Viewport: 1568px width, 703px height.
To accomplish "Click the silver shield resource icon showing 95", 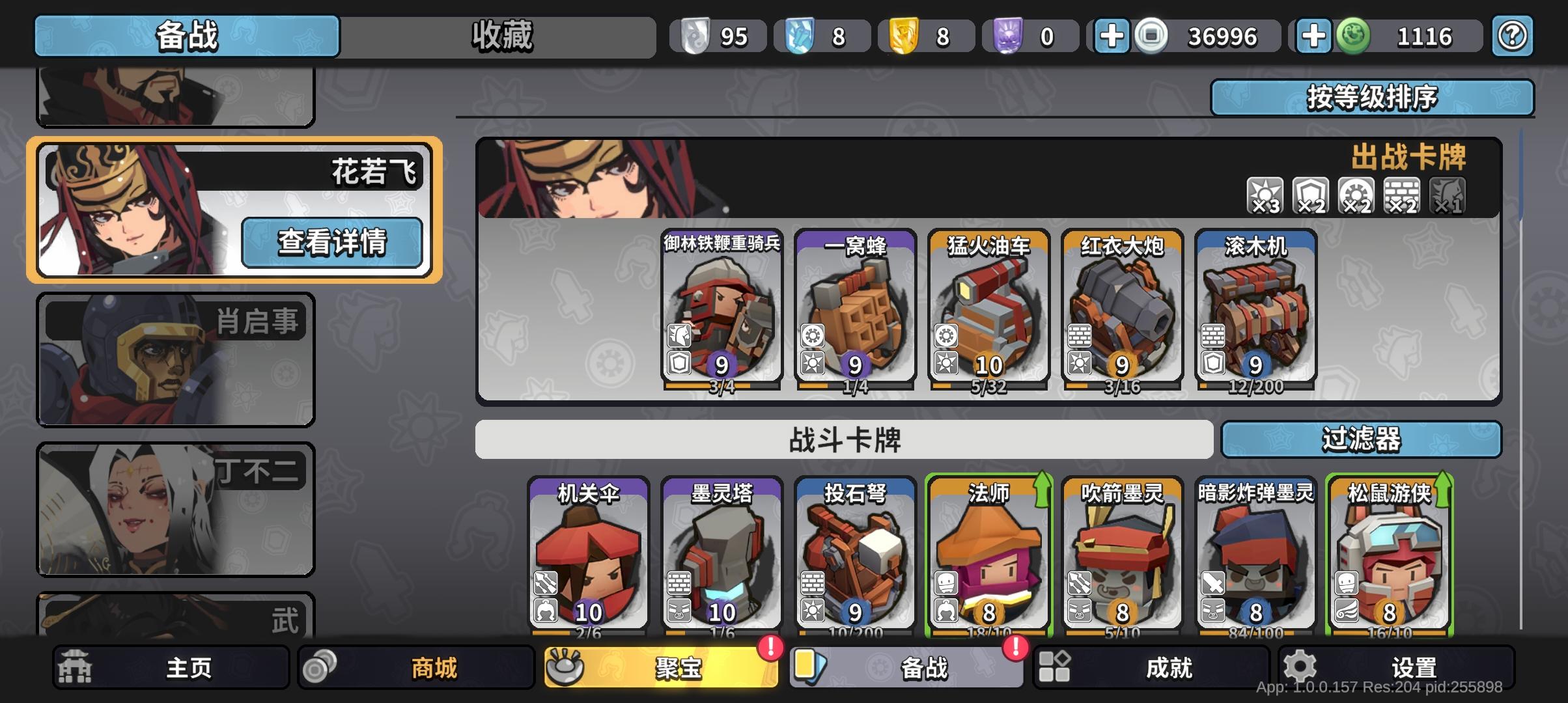I will click(697, 36).
